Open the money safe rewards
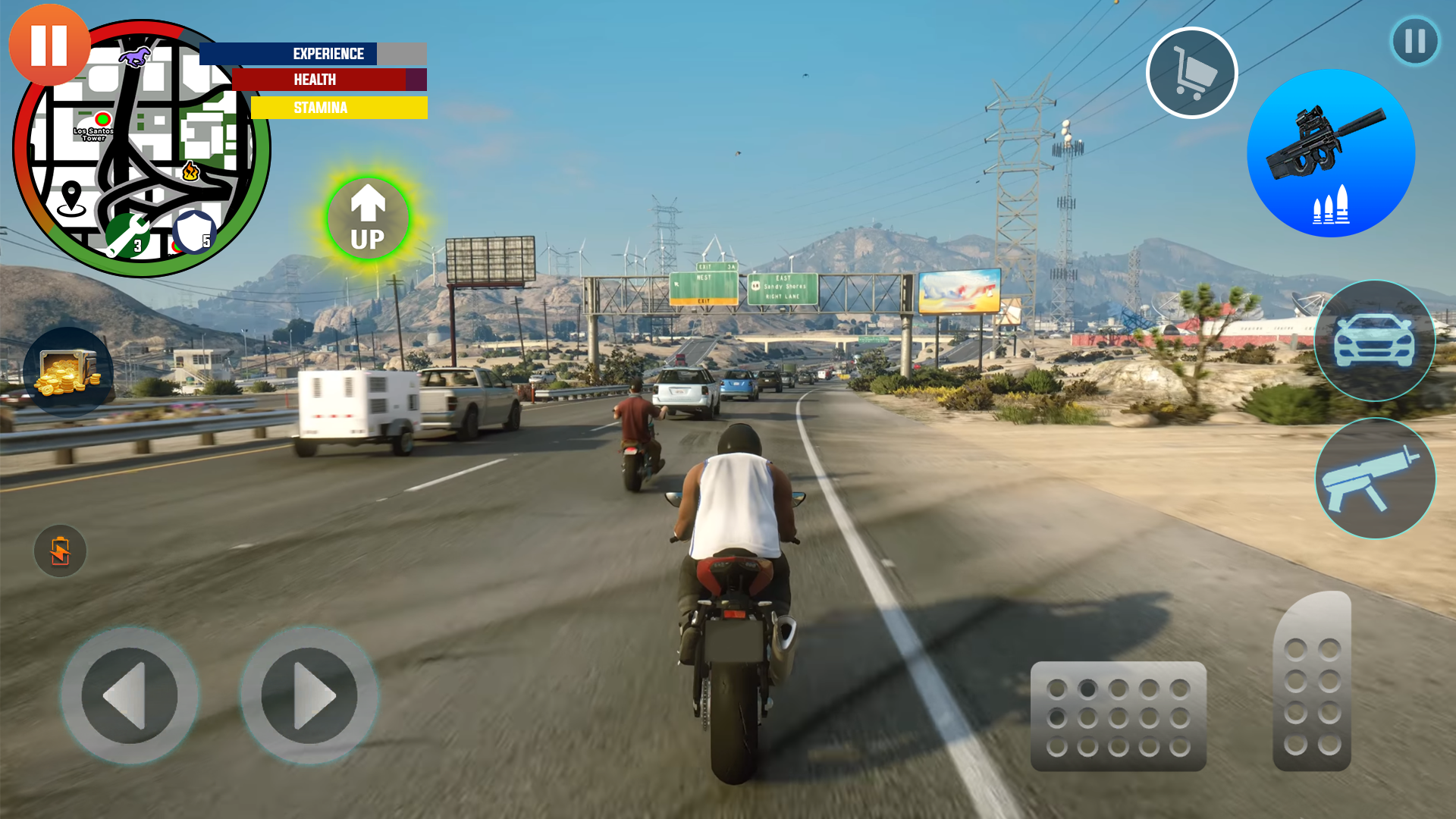The width and height of the screenshot is (1456, 819). [67, 370]
